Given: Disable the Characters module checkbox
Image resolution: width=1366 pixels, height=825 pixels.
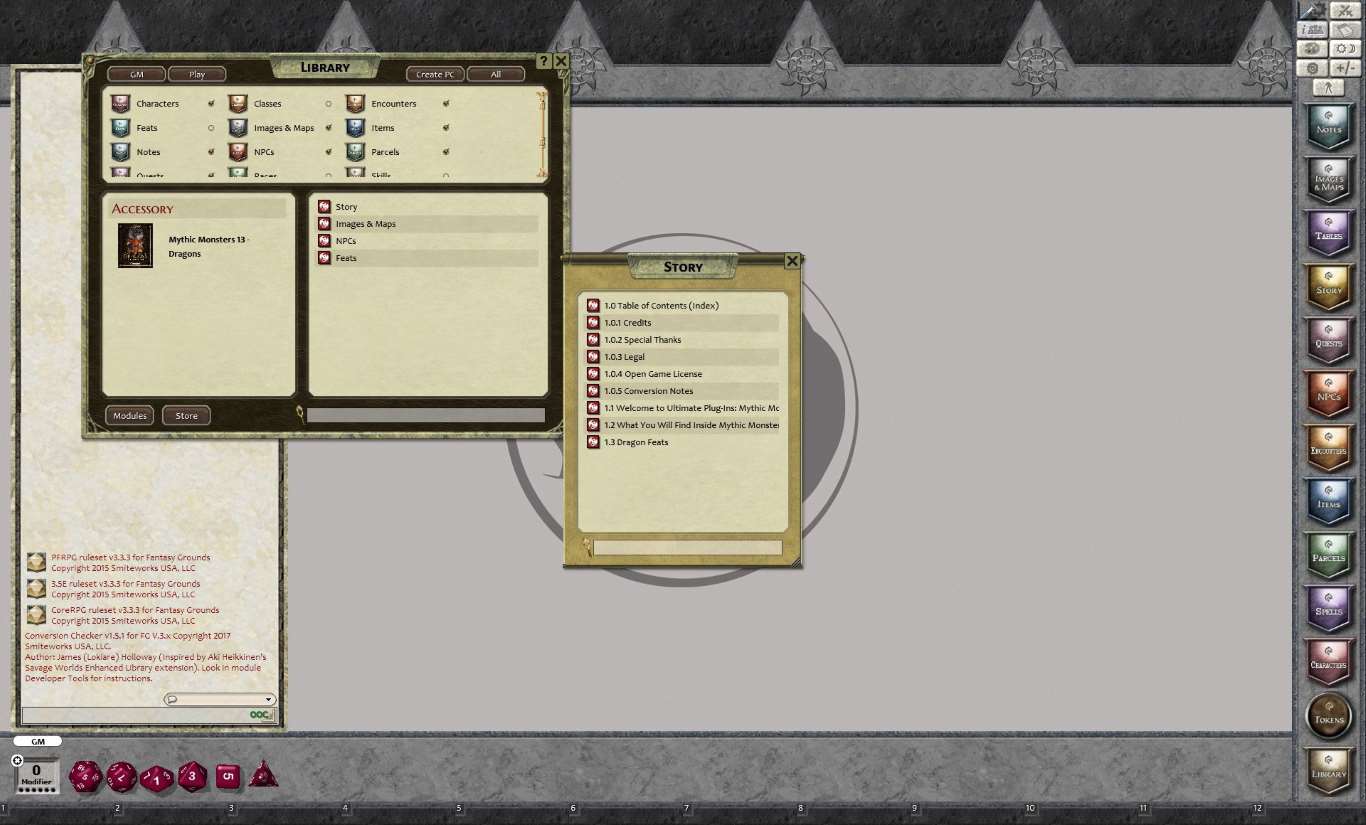Looking at the screenshot, I should coord(212,103).
